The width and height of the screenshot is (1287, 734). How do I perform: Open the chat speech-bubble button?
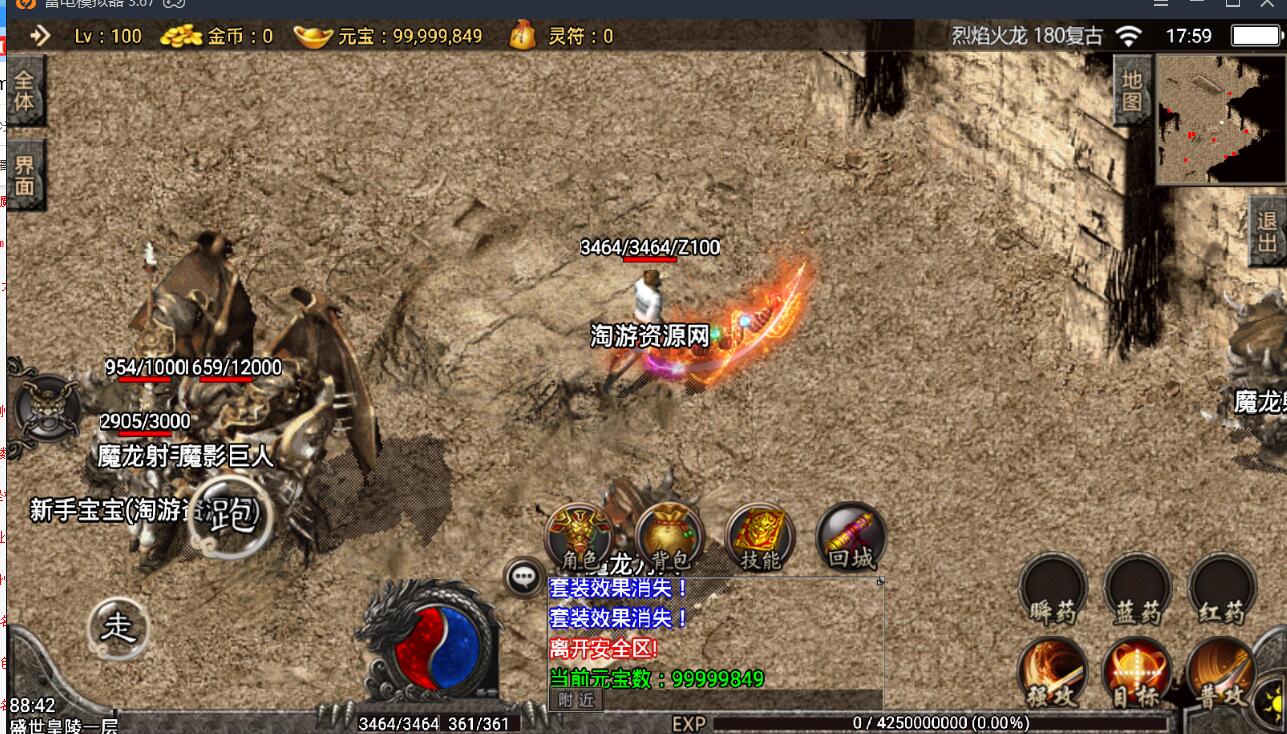coord(523,577)
